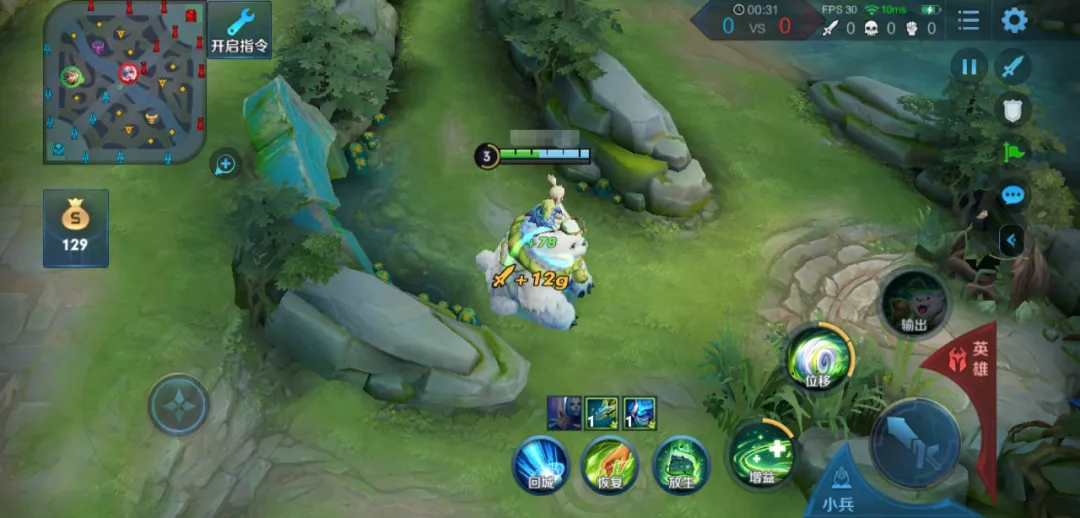The image size is (1080, 518).
Task: Use the 恢复 restore spell
Action: [611, 464]
